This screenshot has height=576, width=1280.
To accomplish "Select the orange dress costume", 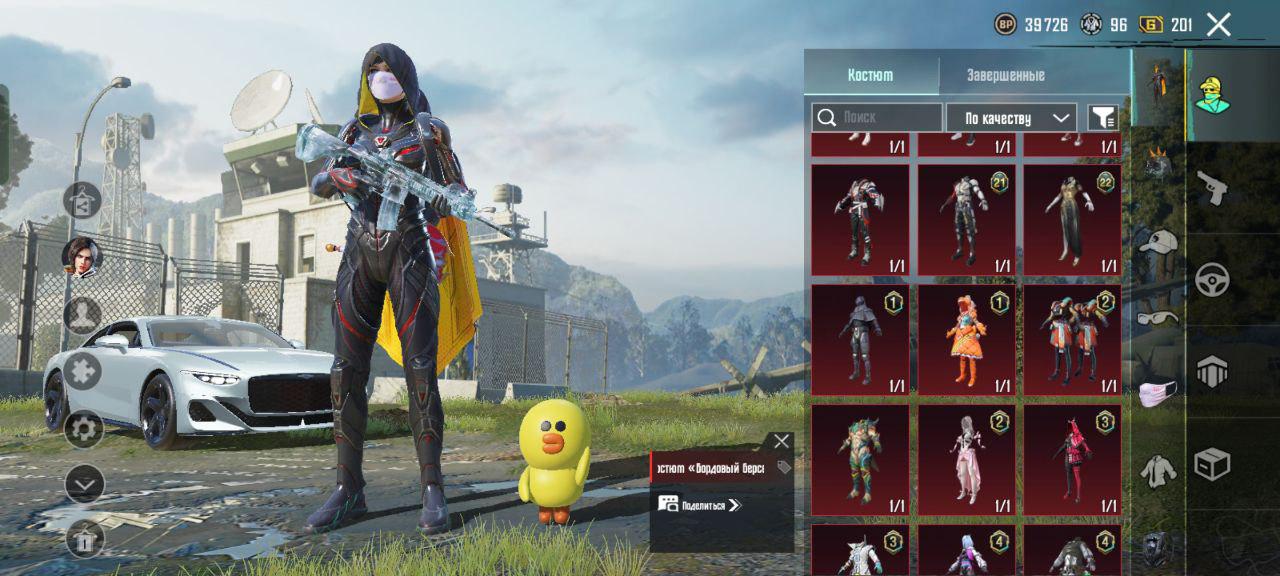I will pyautogui.click(x=967, y=339).
